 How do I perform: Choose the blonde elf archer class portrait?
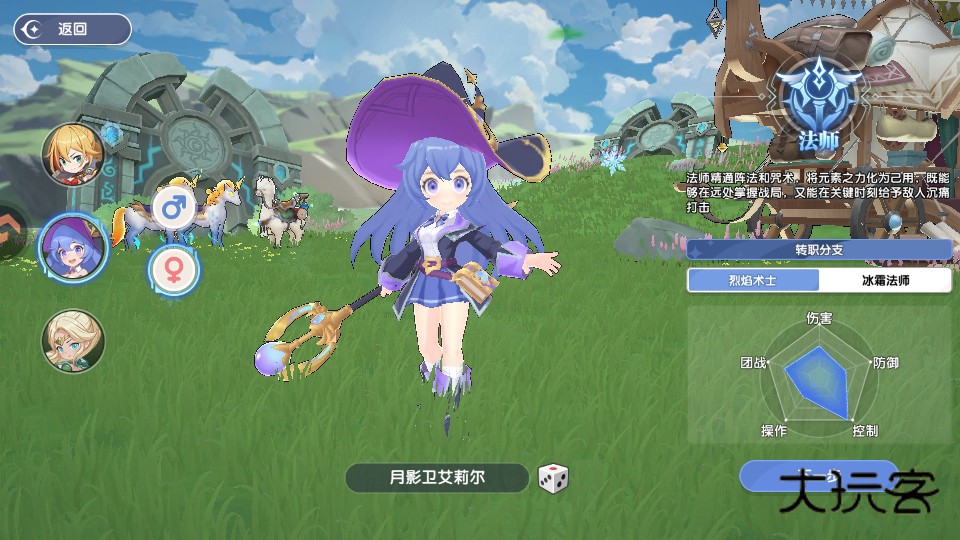coord(72,341)
